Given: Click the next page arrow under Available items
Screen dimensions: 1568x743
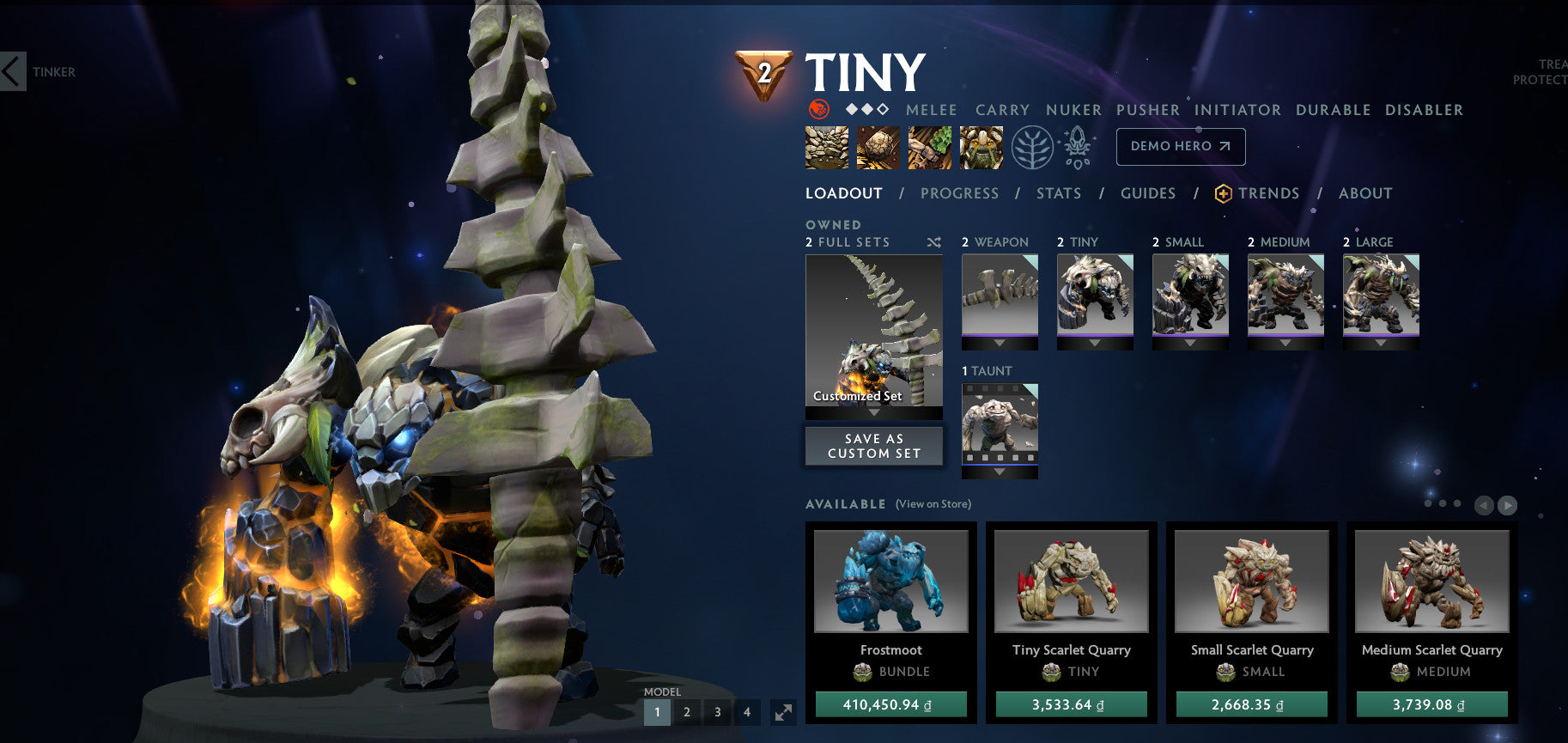Looking at the screenshot, I should 1507,507.
